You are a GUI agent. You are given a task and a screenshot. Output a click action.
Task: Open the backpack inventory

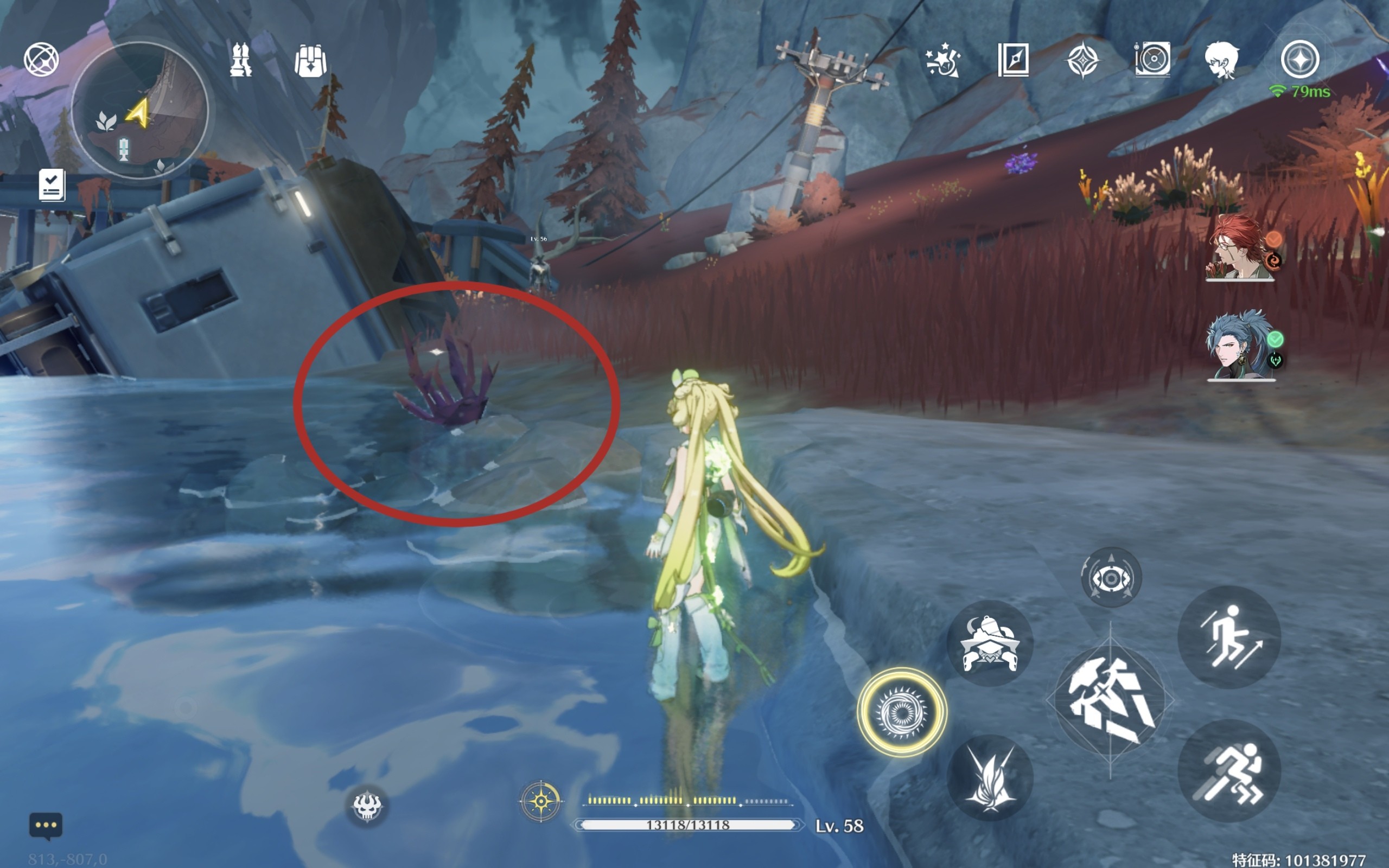[x=310, y=61]
